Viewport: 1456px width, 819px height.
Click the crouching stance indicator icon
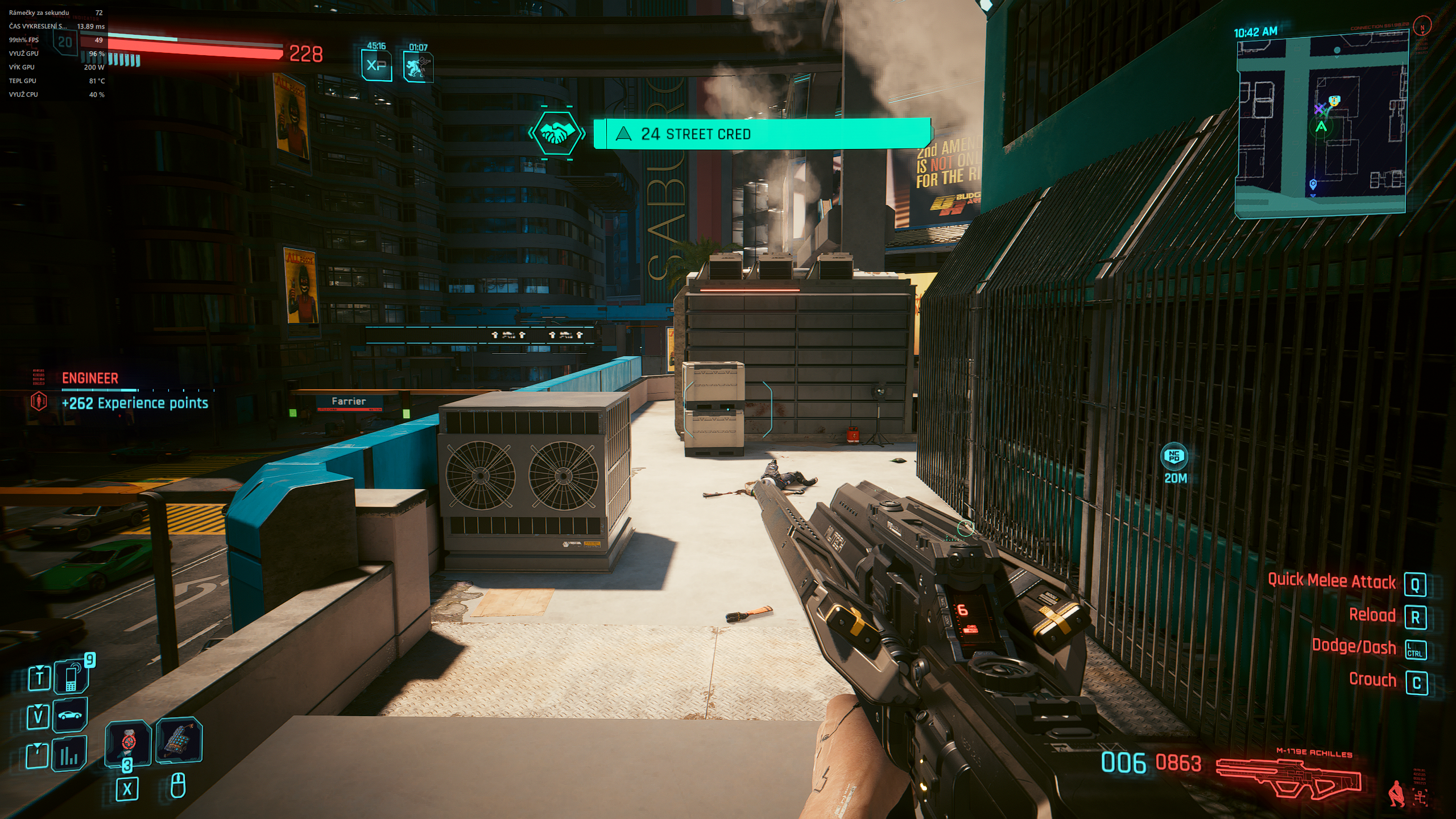tap(1396, 794)
